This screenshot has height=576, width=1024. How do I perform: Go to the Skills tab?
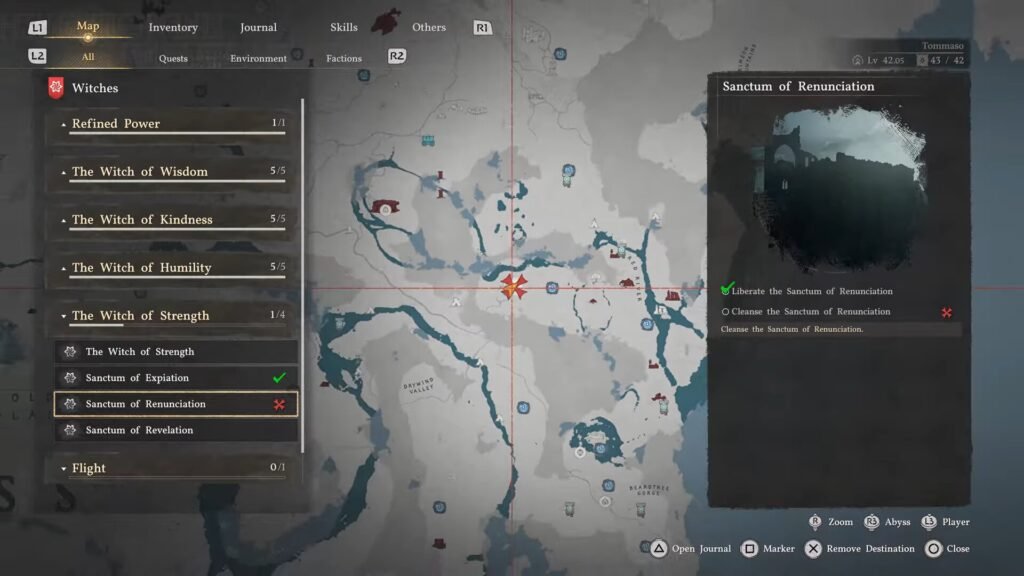coord(344,27)
